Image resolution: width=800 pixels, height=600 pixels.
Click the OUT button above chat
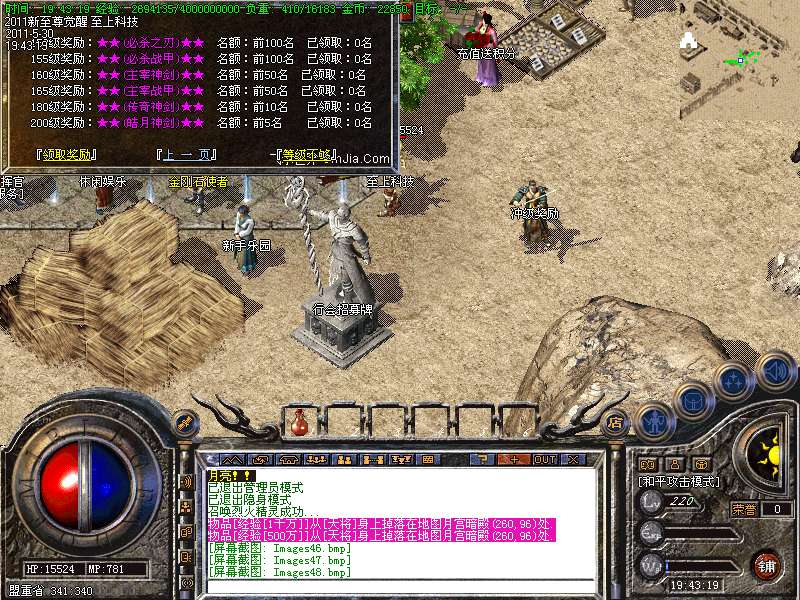point(545,459)
